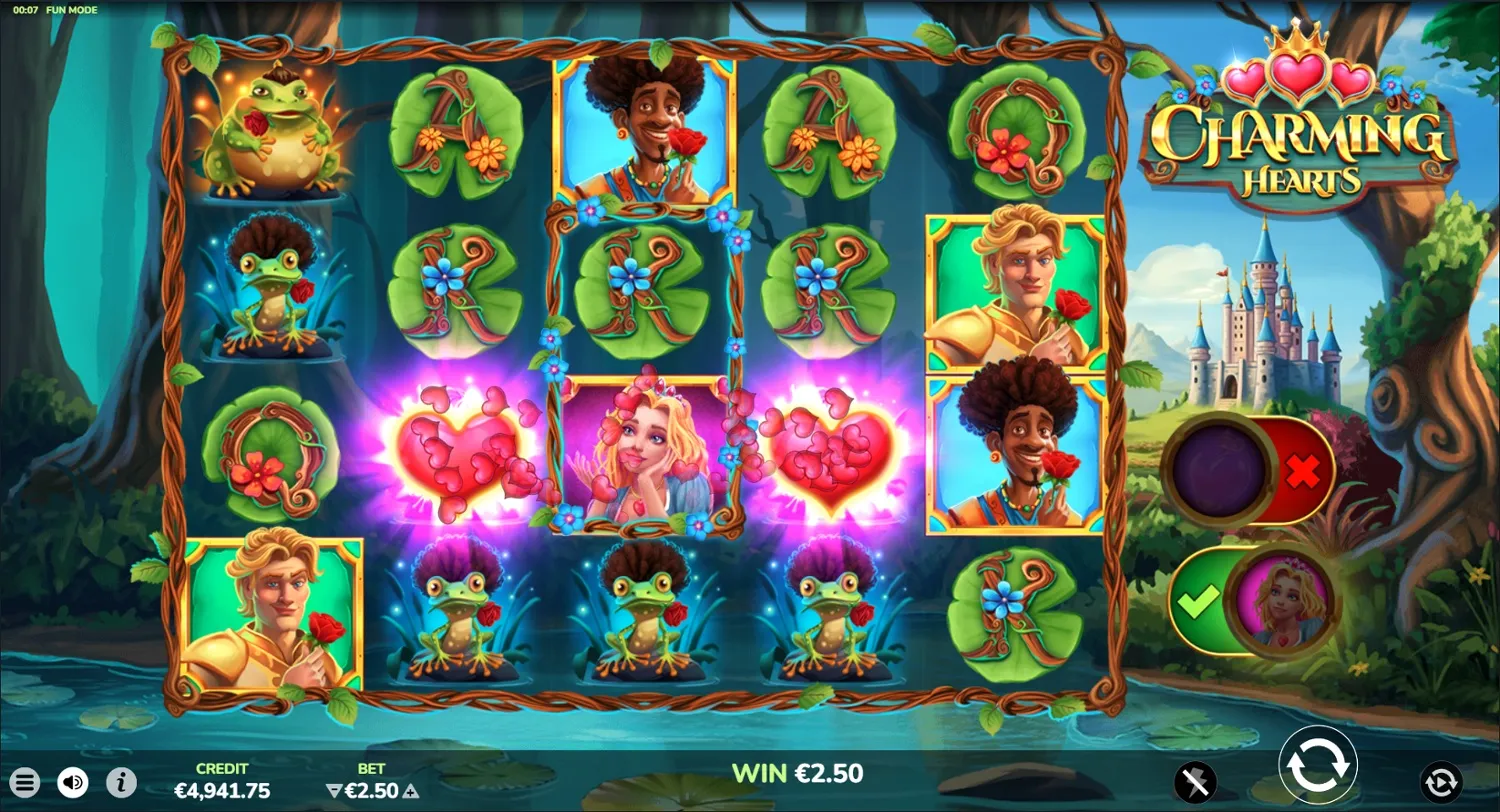Click the princess symbol on the middle reel

645,455
